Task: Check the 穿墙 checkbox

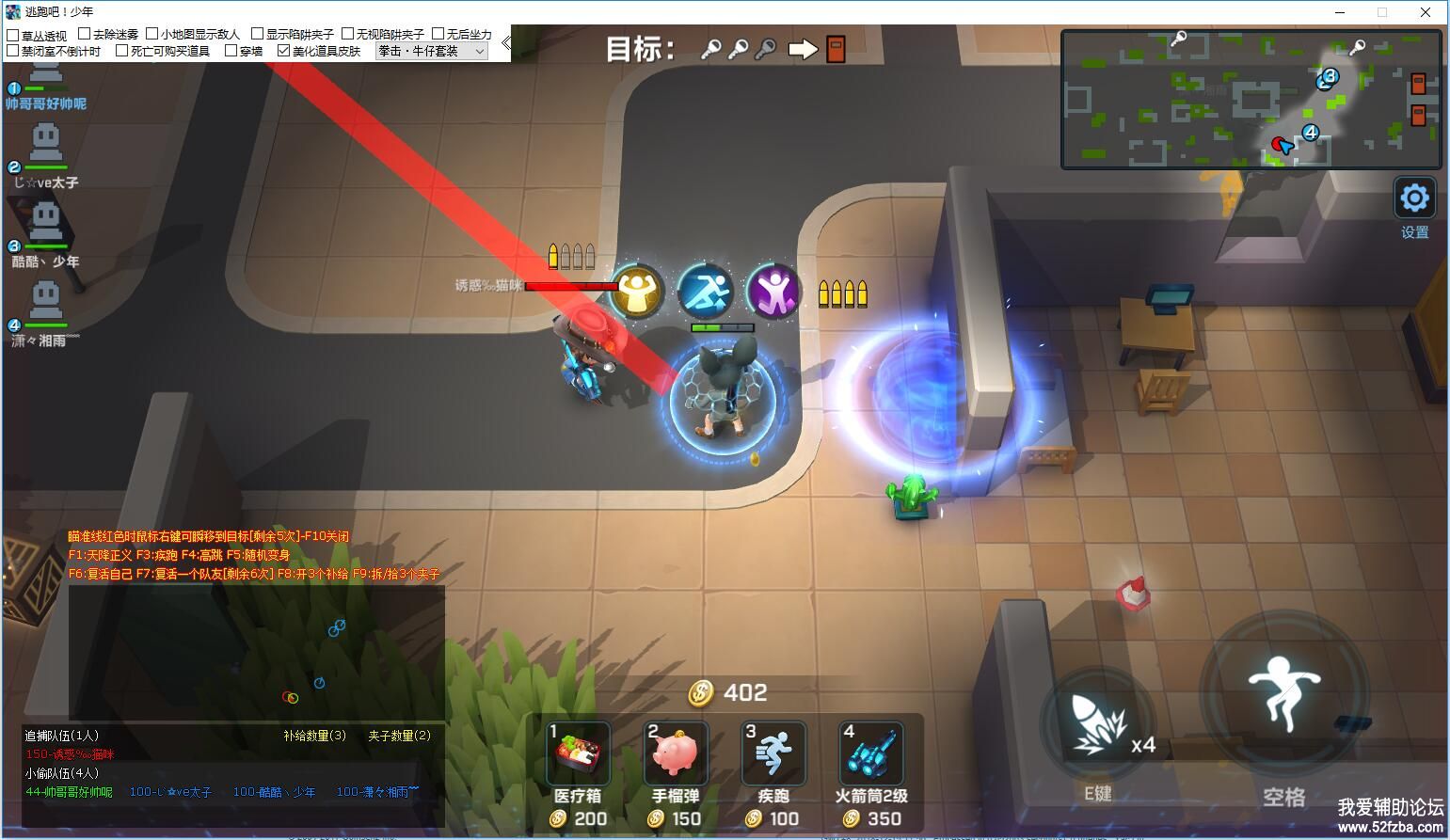Action: click(x=231, y=51)
